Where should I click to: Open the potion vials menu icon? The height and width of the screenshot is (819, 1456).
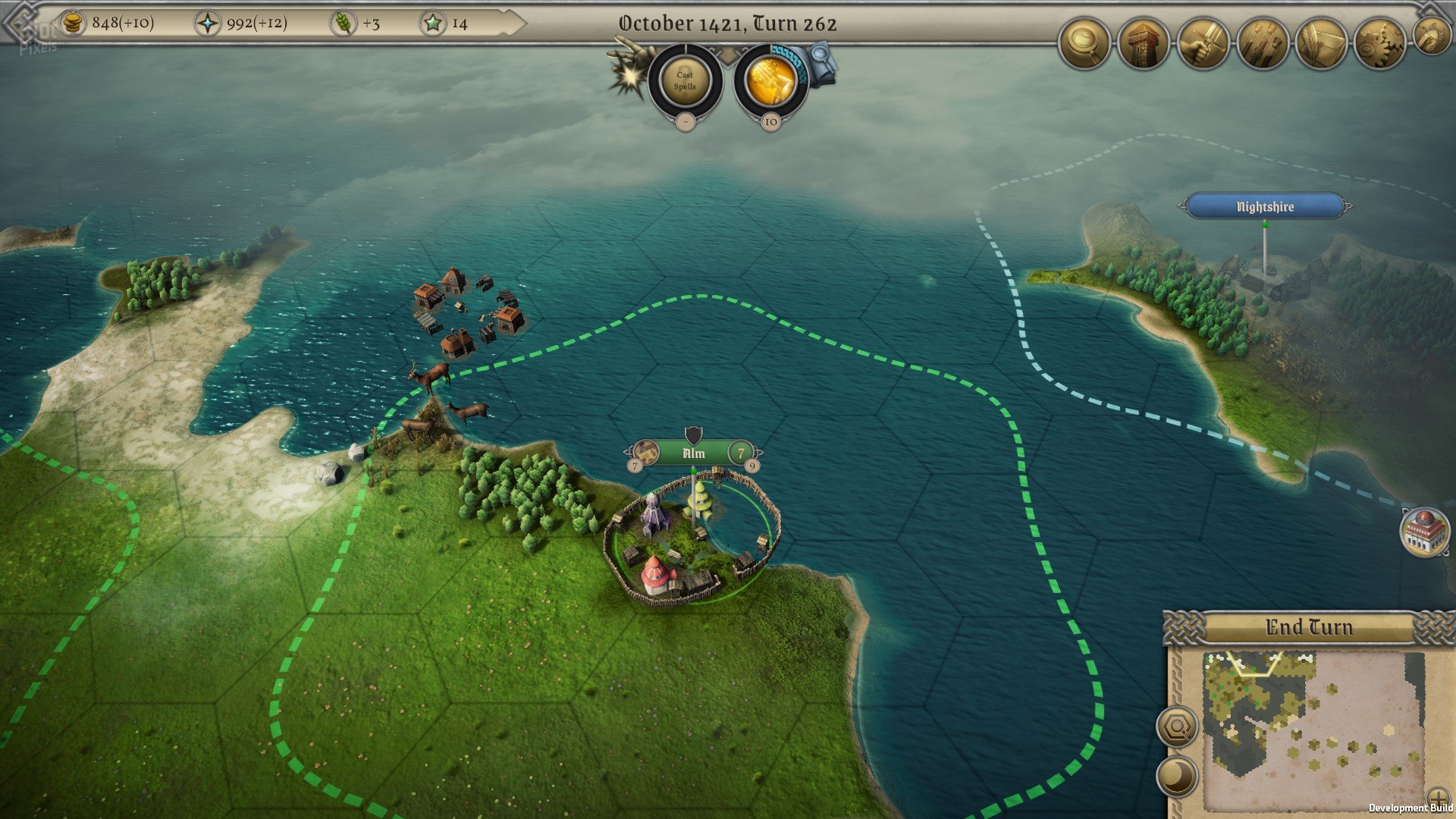click(x=1262, y=45)
